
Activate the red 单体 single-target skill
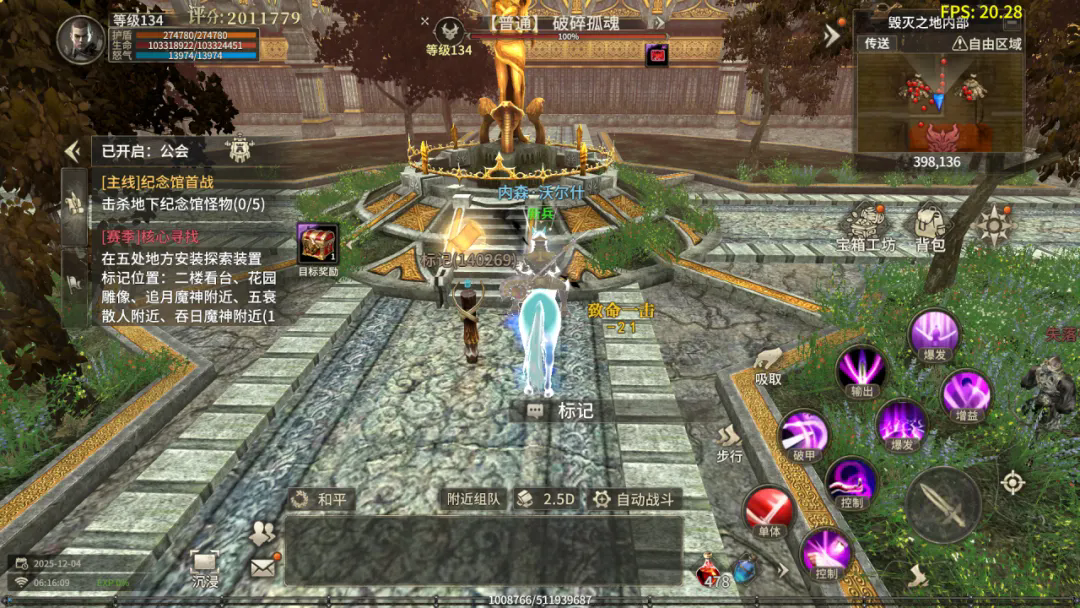pyautogui.click(x=768, y=510)
